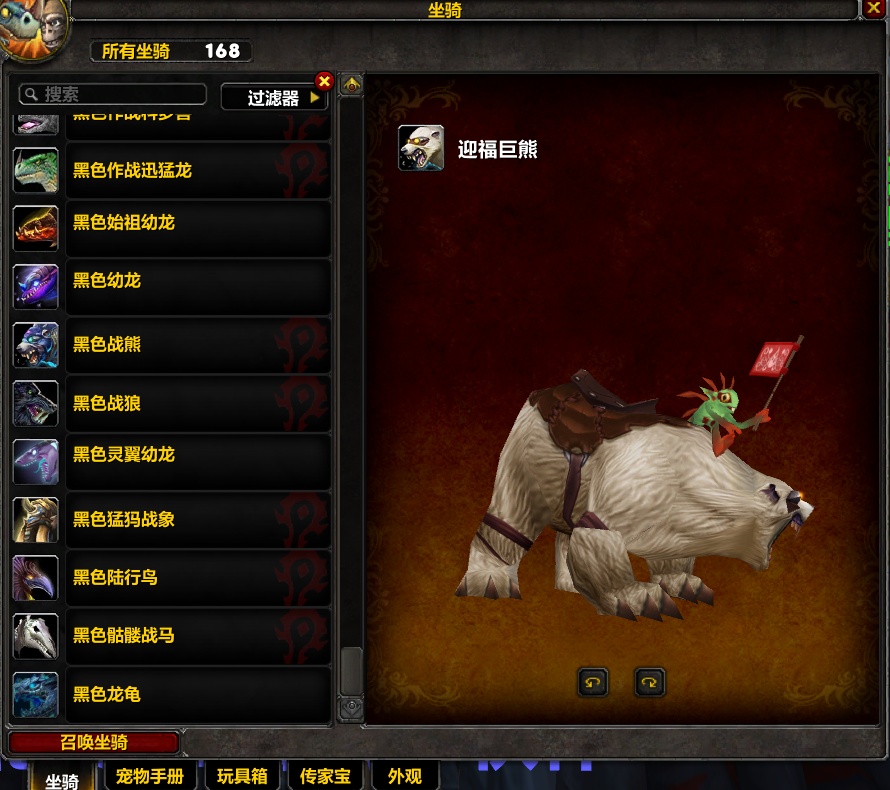Screen dimensions: 890x790
Task: Click the 召唤坐骑 summon mount button
Action: tap(94, 743)
